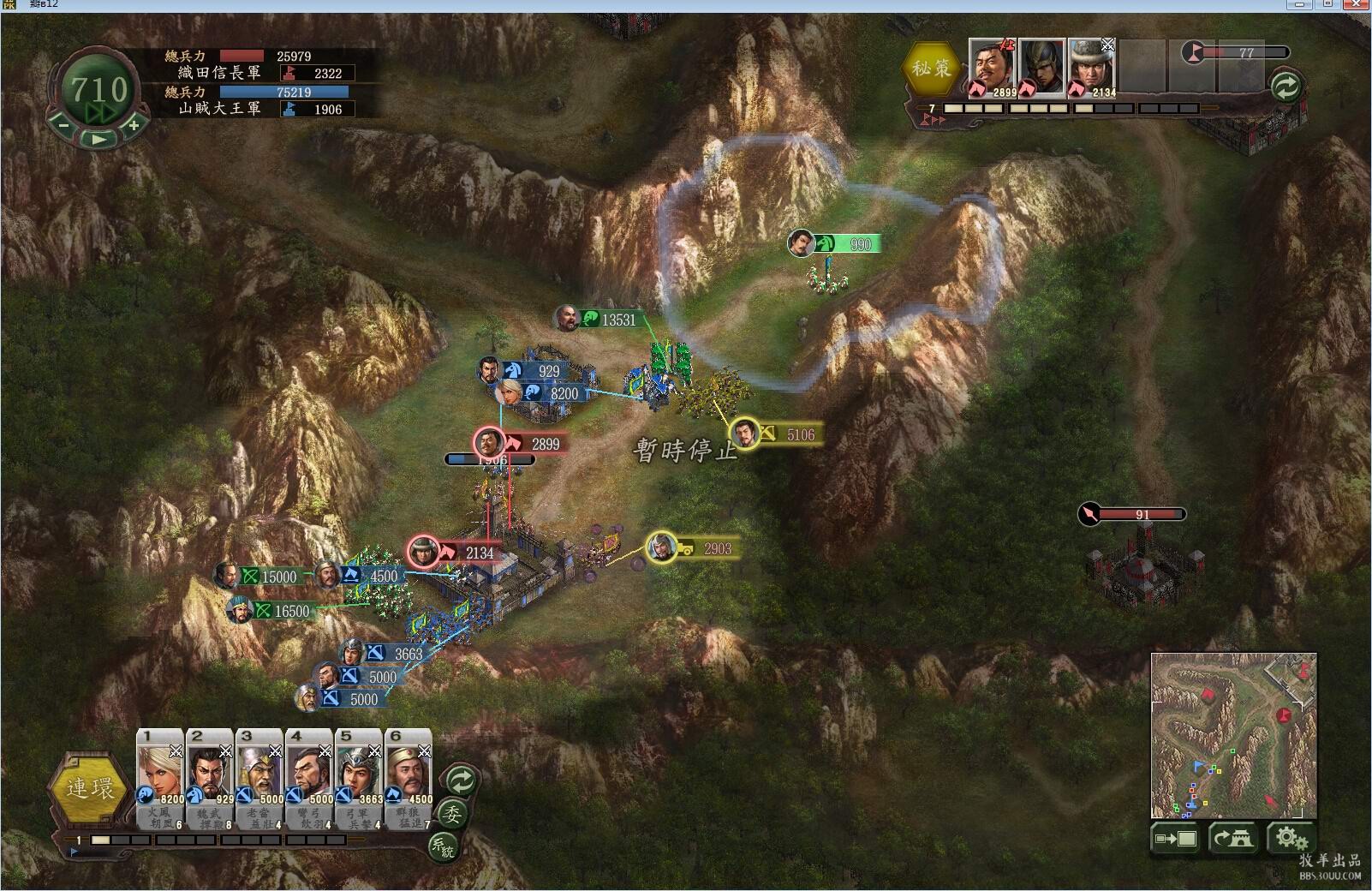Slow down game speed with the minus button
Screen dimensions: 1372x891
click(63, 125)
